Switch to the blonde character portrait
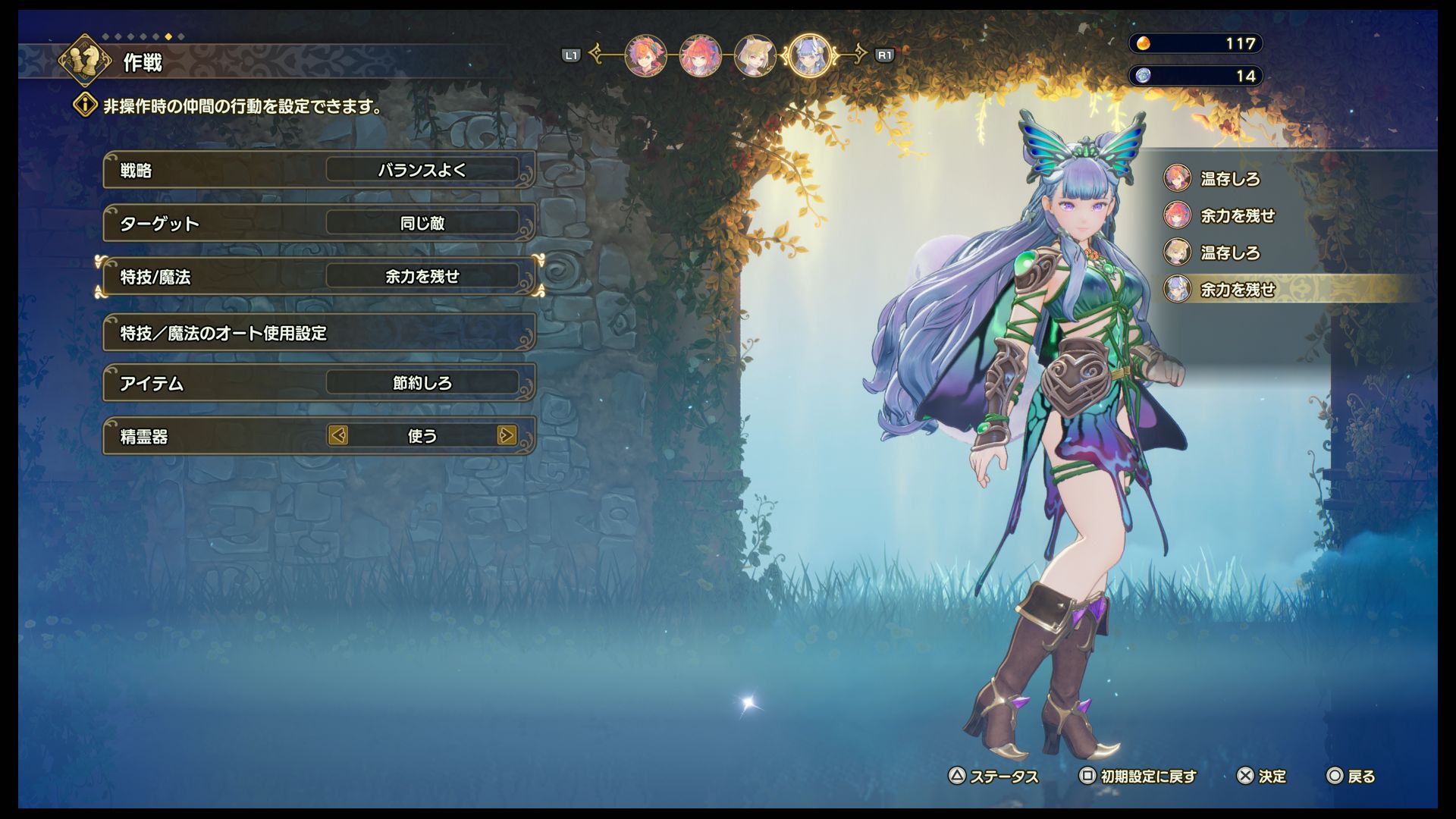1456x819 pixels. [755, 55]
